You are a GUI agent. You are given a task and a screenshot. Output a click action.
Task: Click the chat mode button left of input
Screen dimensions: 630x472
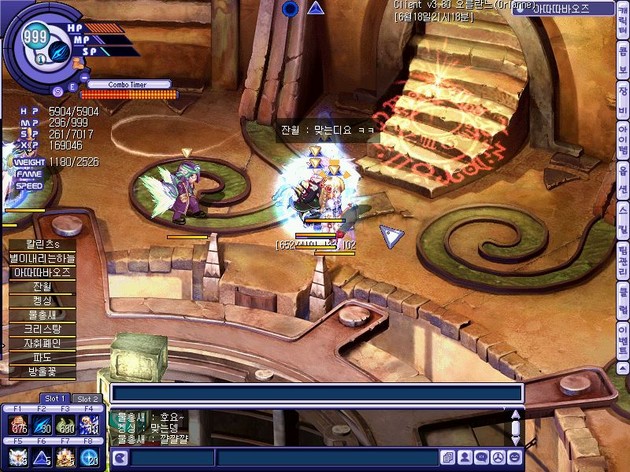pos(120,458)
